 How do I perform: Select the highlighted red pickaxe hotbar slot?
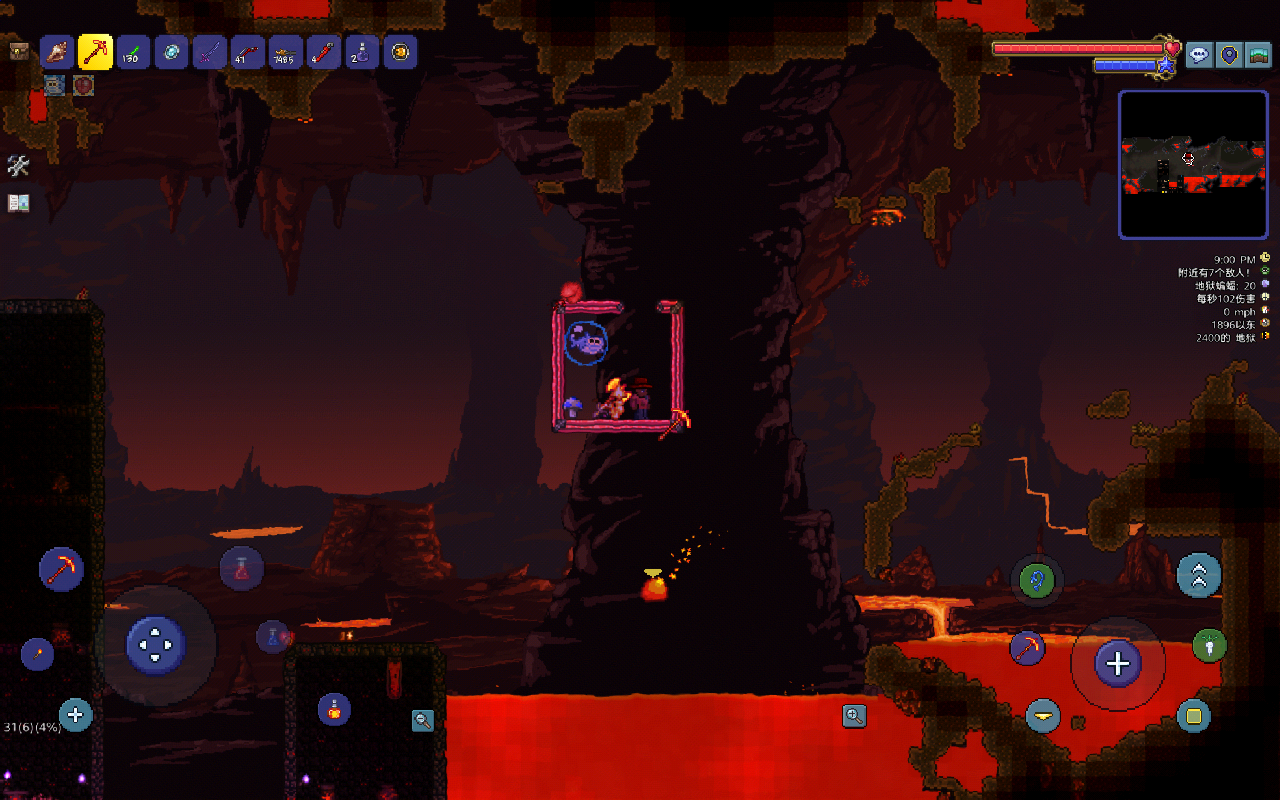(95, 52)
